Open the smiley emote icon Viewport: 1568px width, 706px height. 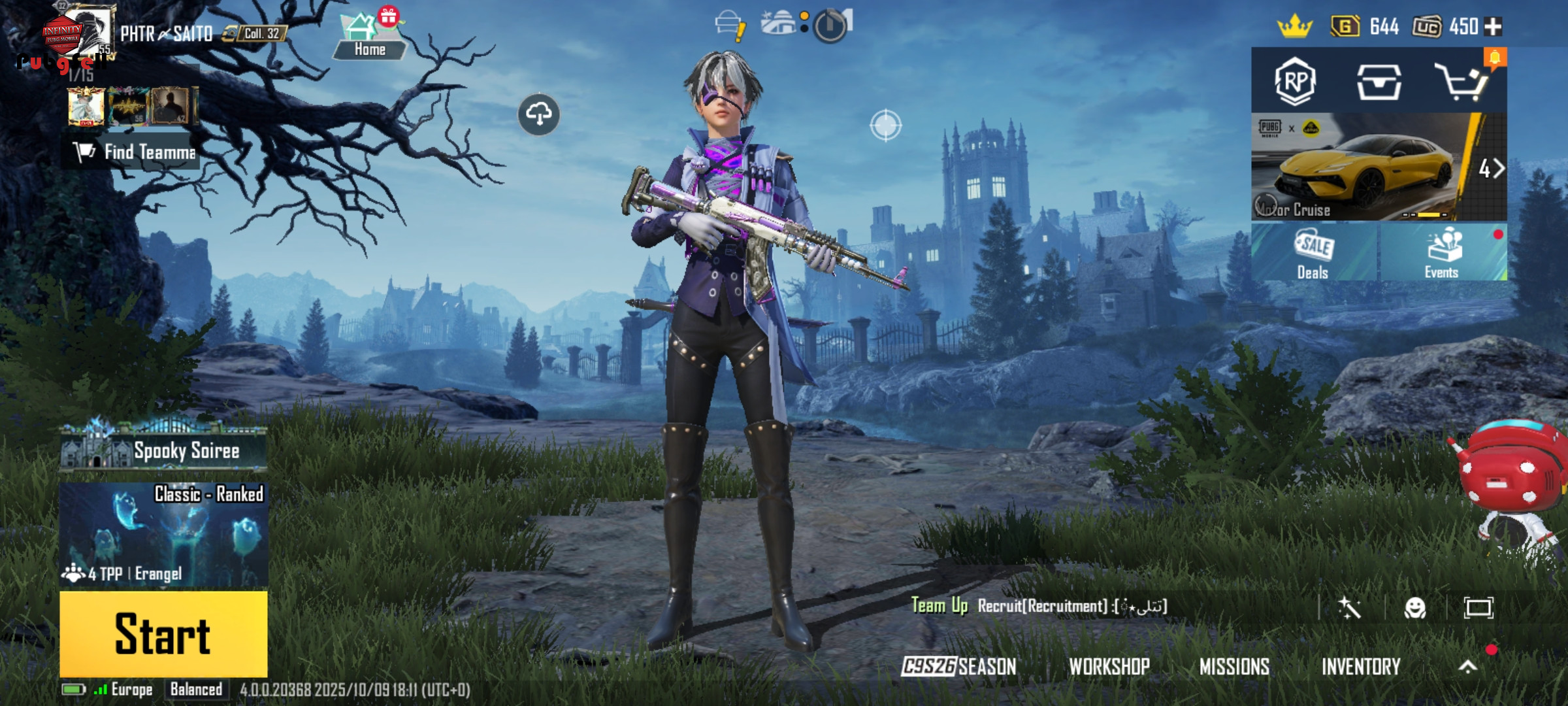1415,608
